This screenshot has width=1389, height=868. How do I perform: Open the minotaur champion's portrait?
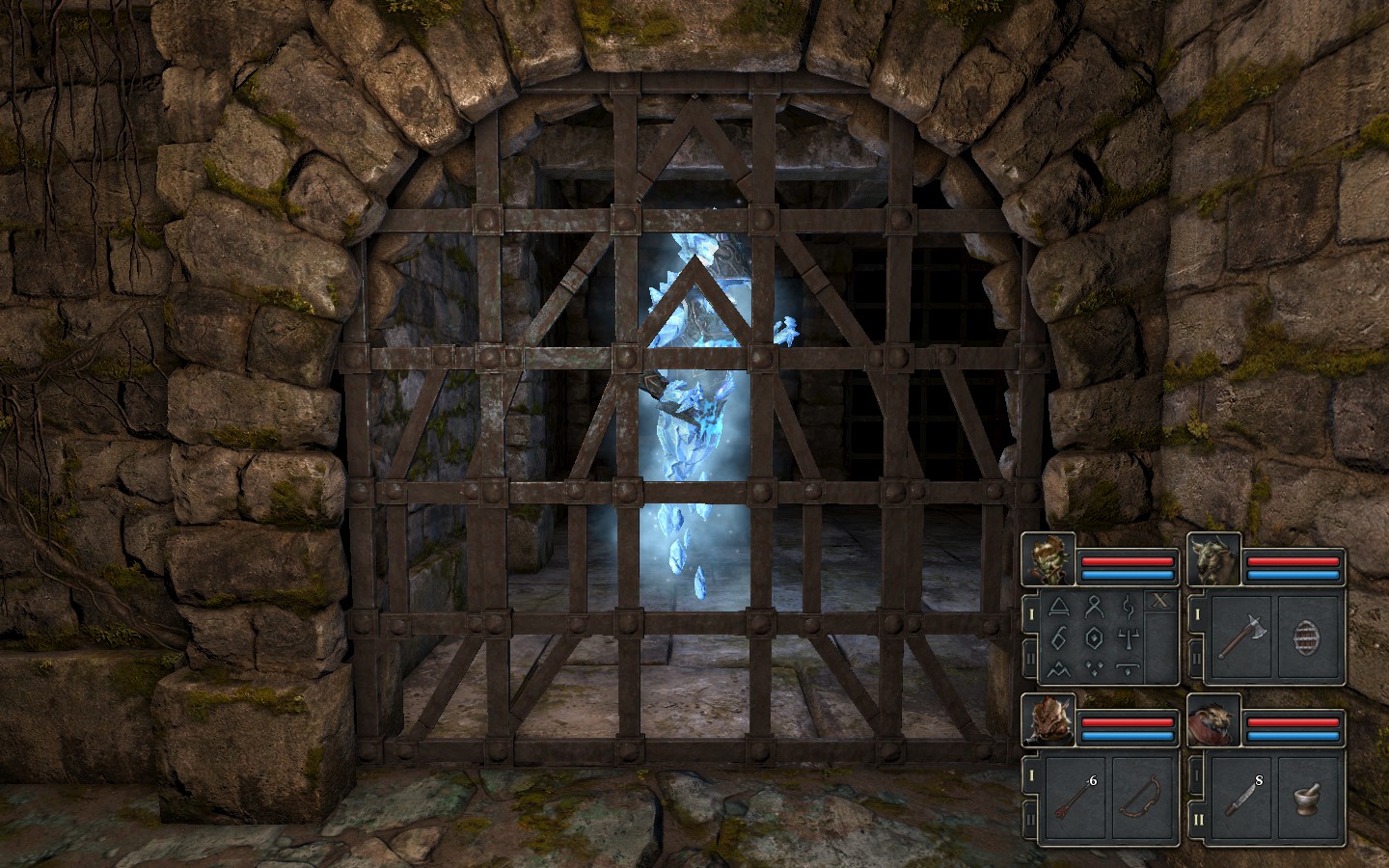[x=1213, y=558]
